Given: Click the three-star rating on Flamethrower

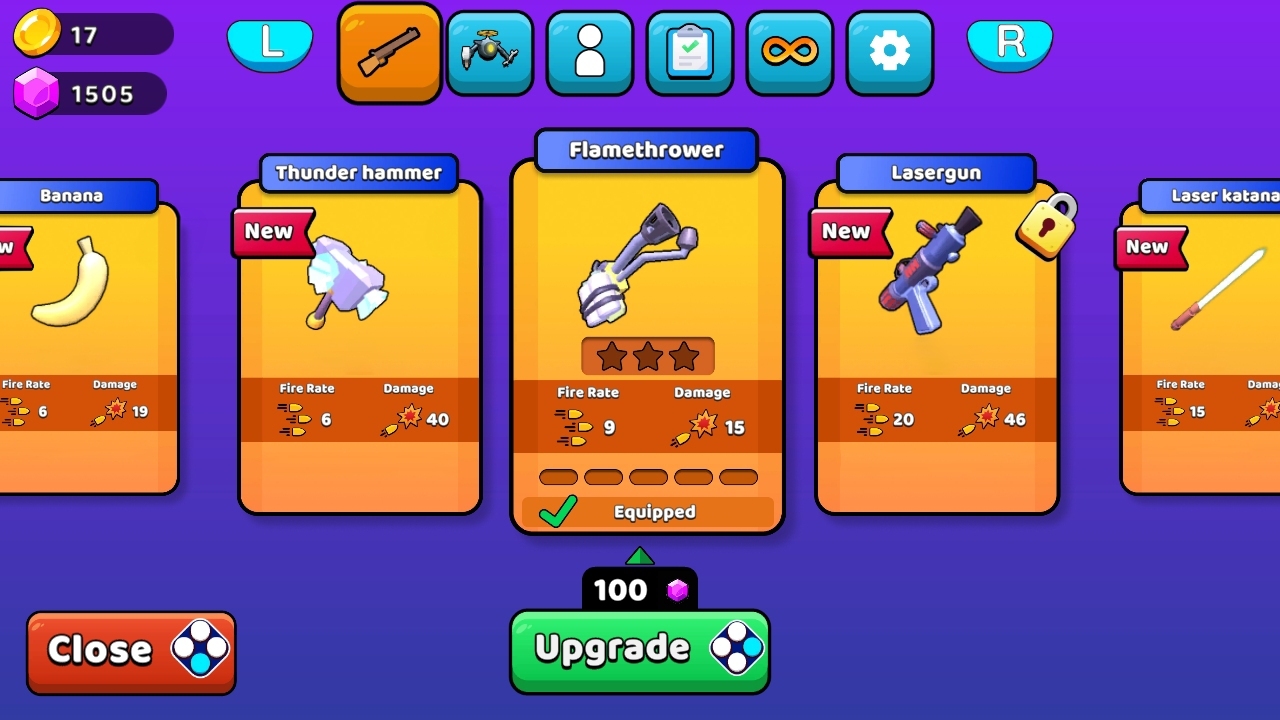Looking at the screenshot, I should [x=646, y=354].
